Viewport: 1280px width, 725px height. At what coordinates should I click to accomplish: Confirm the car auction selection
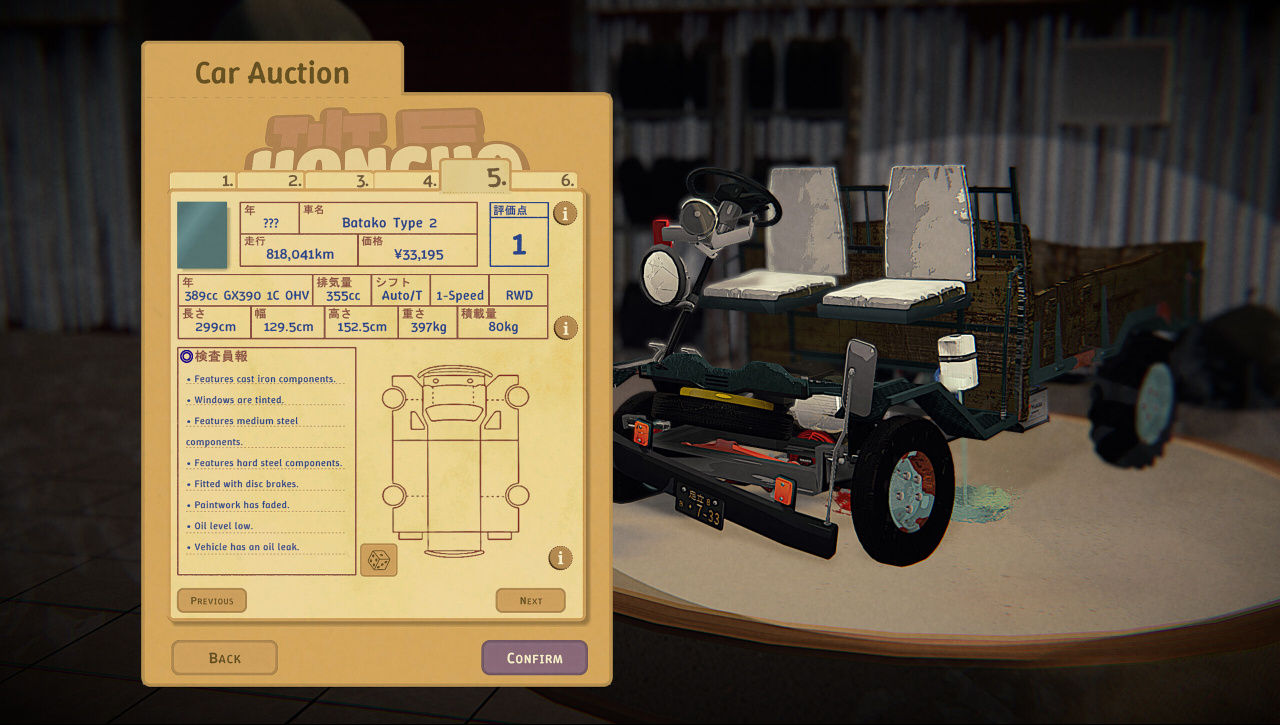[x=534, y=658]
